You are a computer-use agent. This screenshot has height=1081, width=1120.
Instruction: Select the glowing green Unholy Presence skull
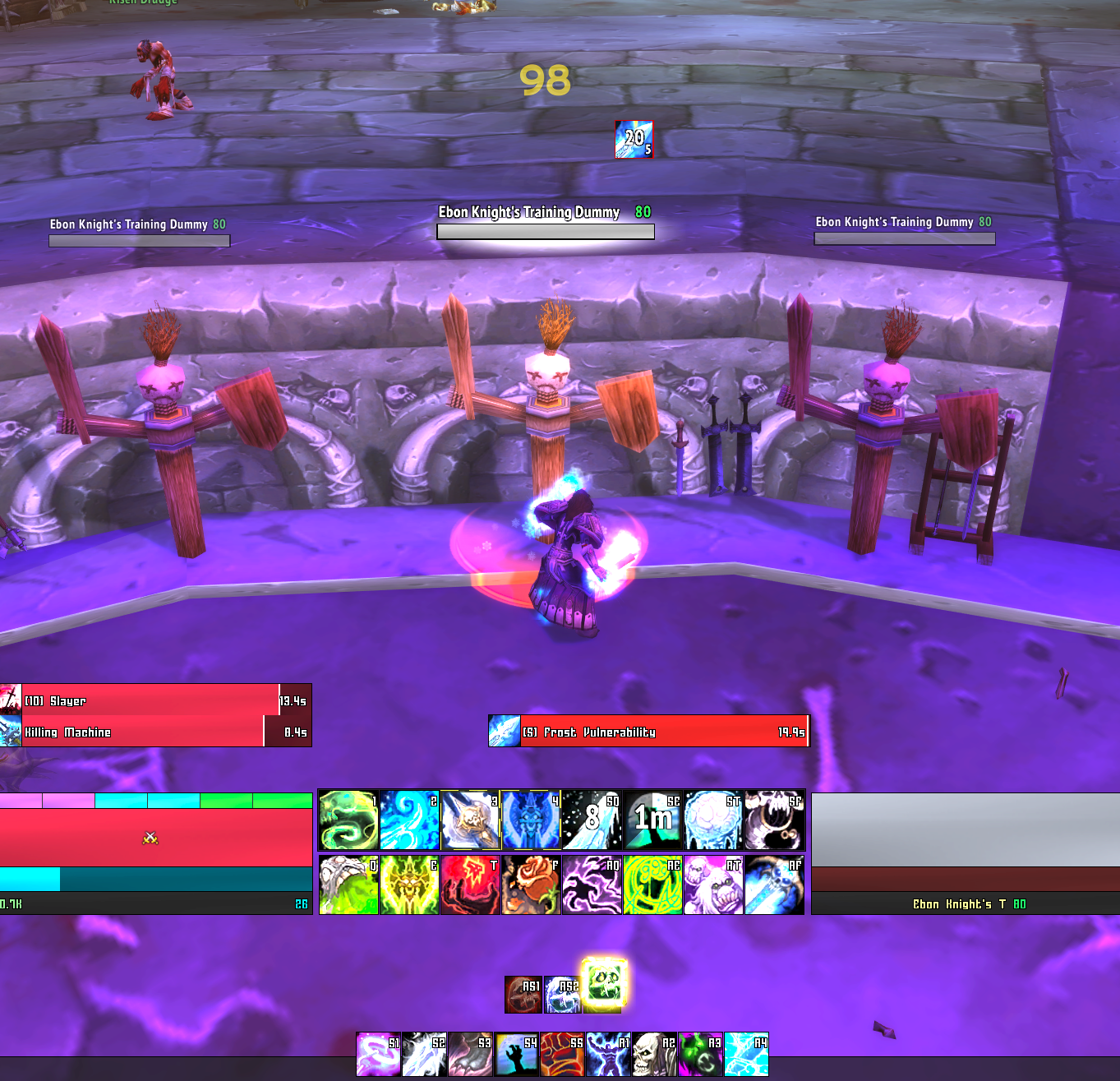(604, 984)
